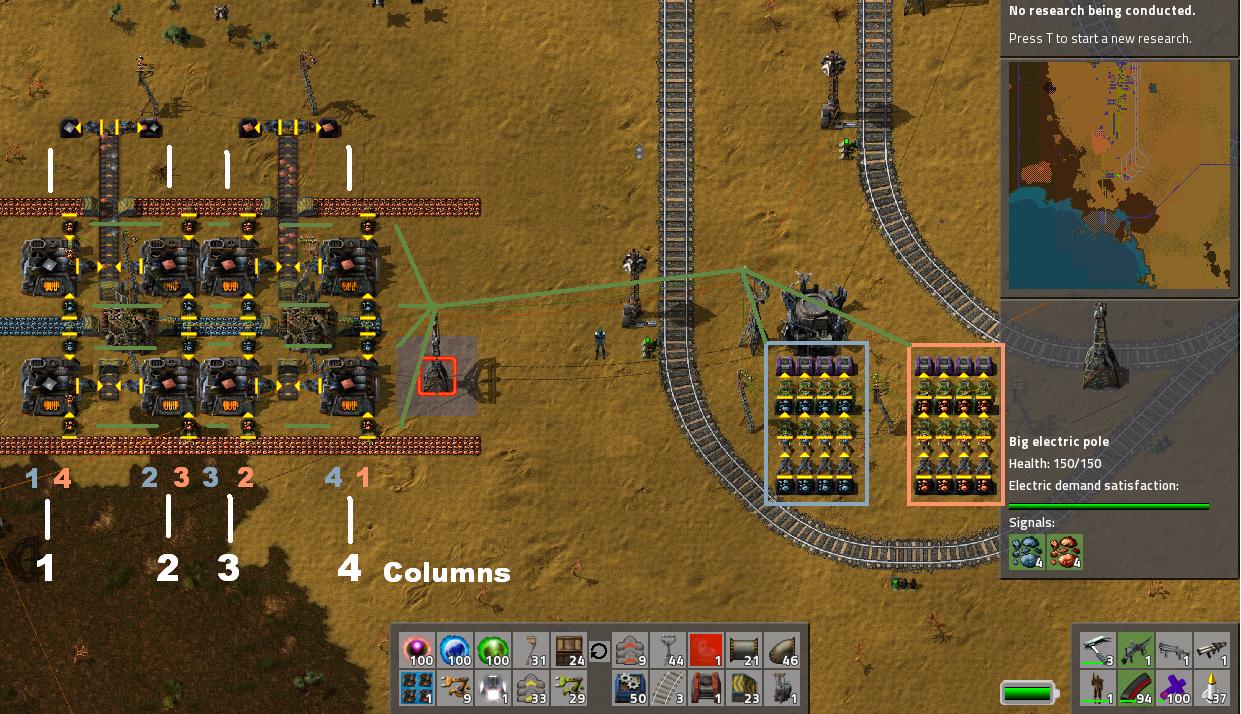Viewport: 1241px width, 714px height.
Task: Select the straight pipe stack of 21
Action: coord(745,651)
